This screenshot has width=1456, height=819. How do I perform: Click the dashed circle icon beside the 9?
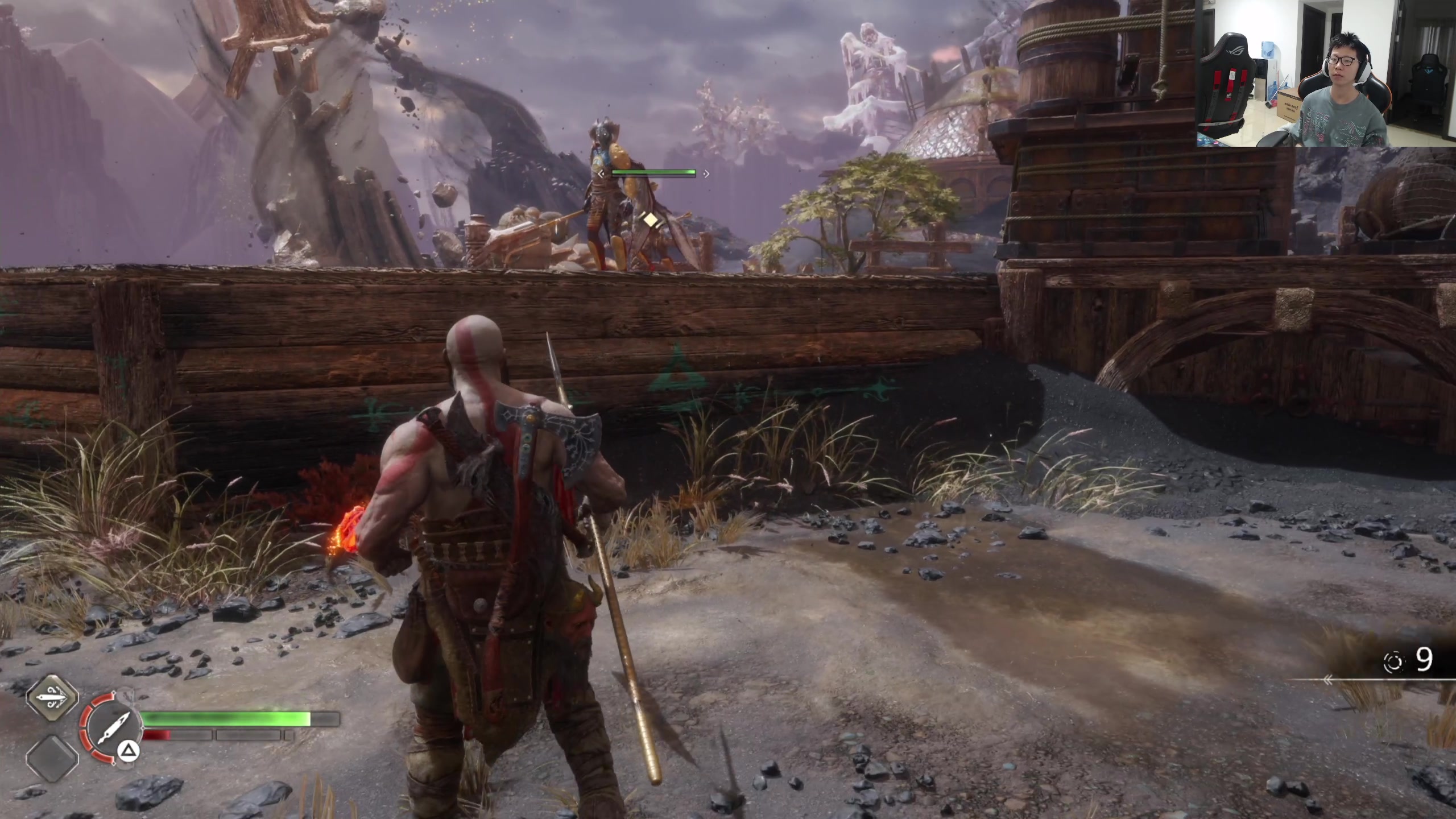point(1394,661)
